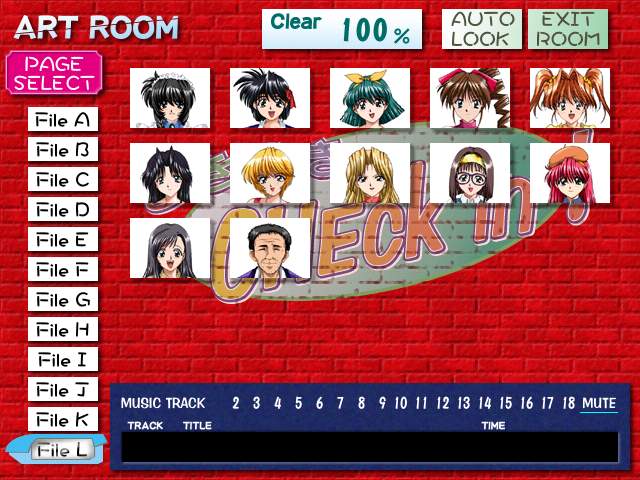Viewport: 640px width, 480px height.
Task: Choose the green-haired girl with yellow ribbon
Action: pos(370,98)
